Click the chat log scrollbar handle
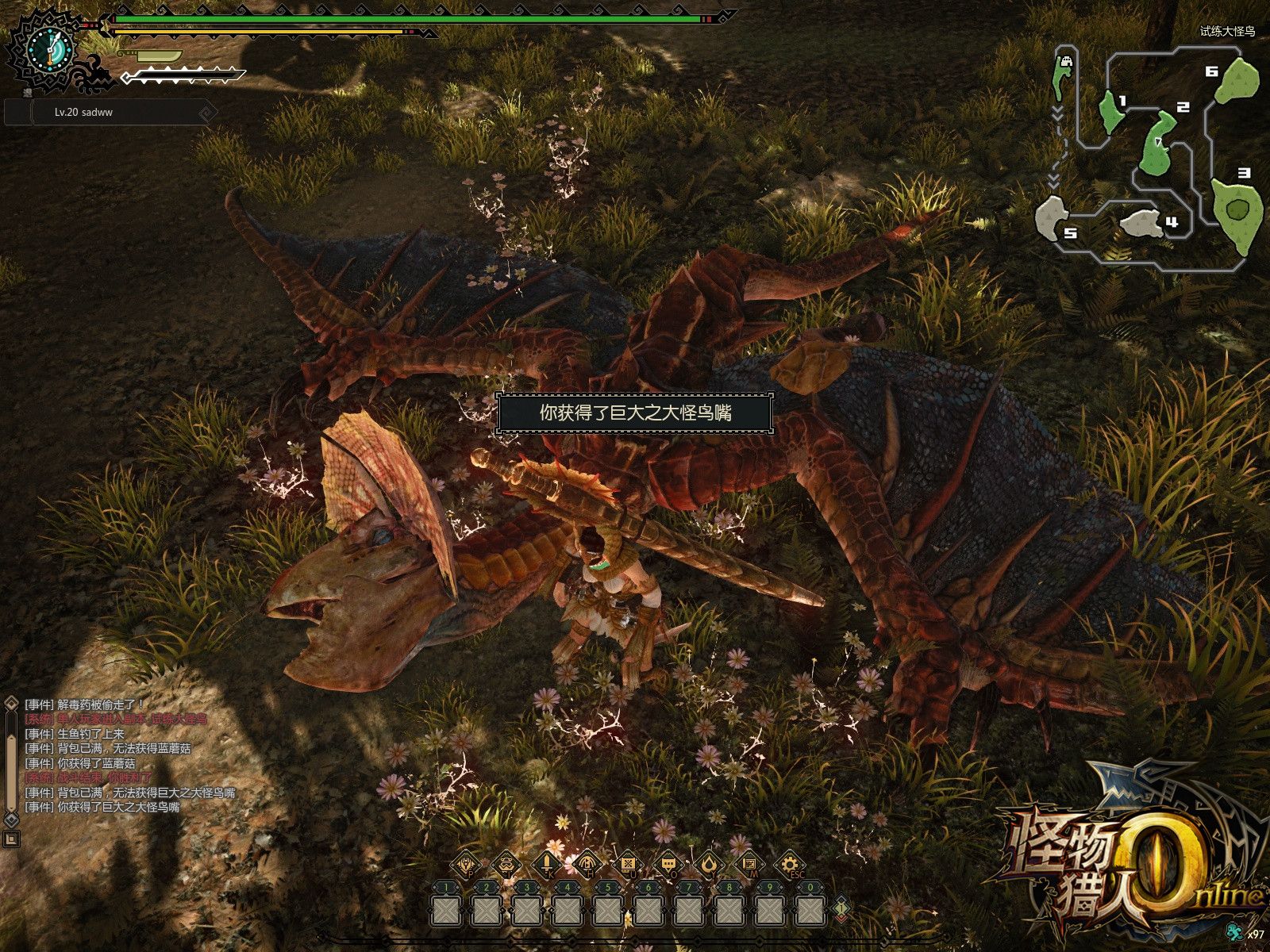 10,771
